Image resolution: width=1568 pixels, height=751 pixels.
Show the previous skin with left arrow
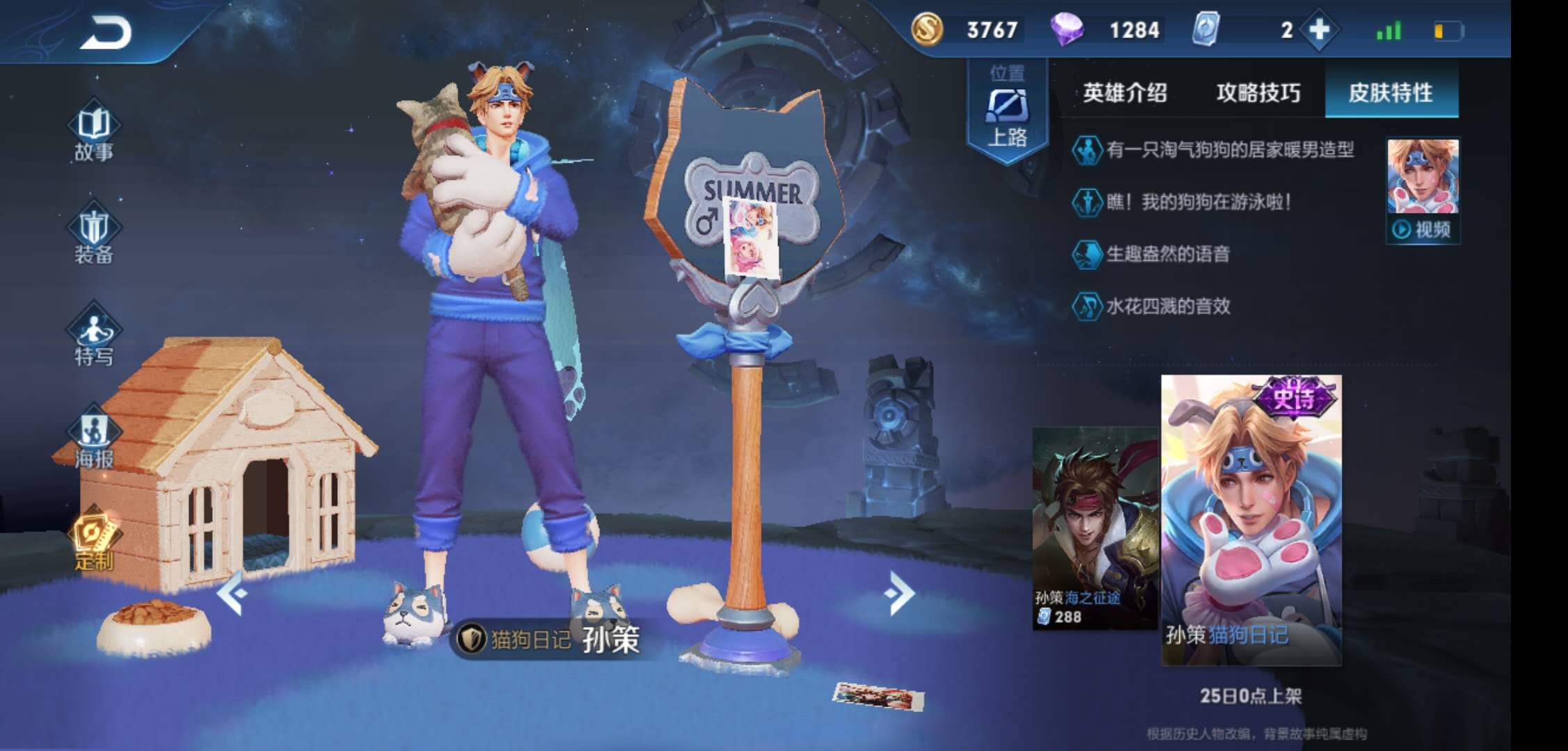232,593
